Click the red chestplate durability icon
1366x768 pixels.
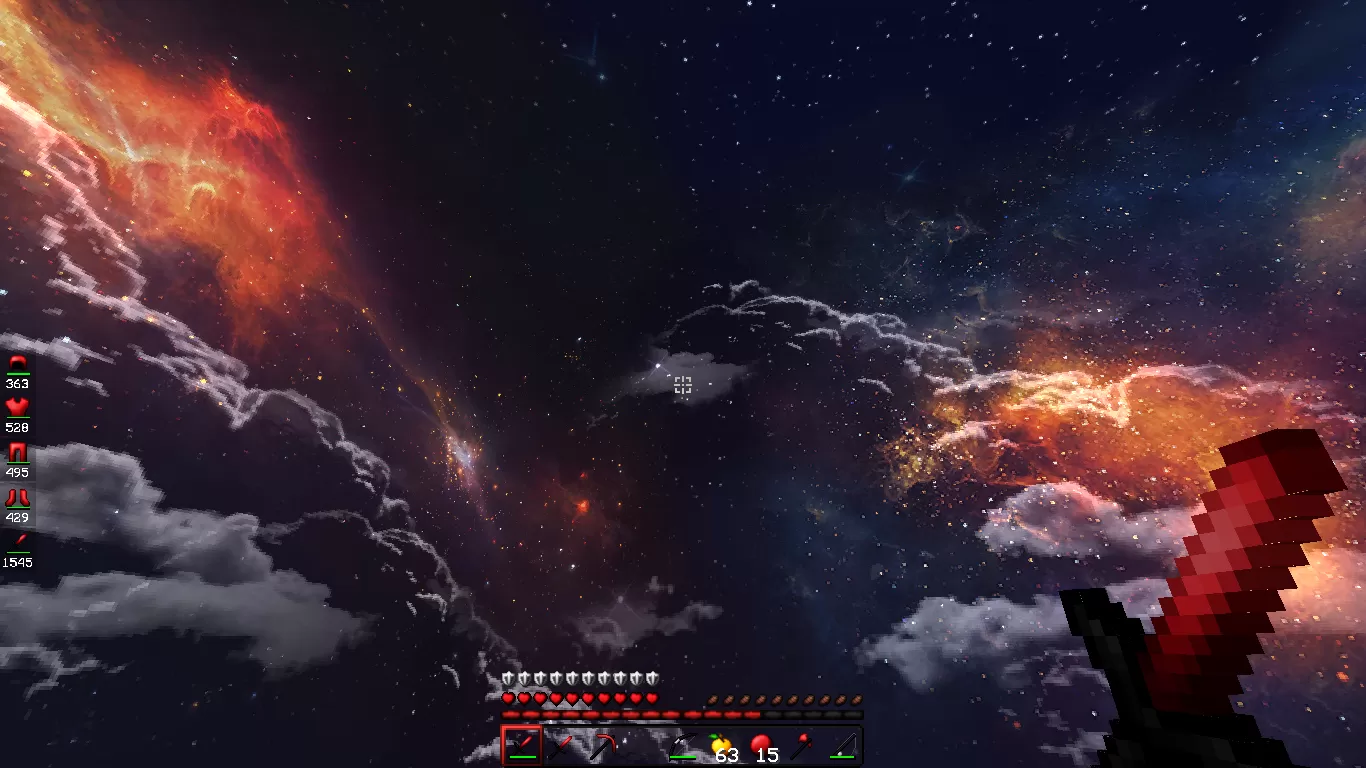tap(17, 406)
